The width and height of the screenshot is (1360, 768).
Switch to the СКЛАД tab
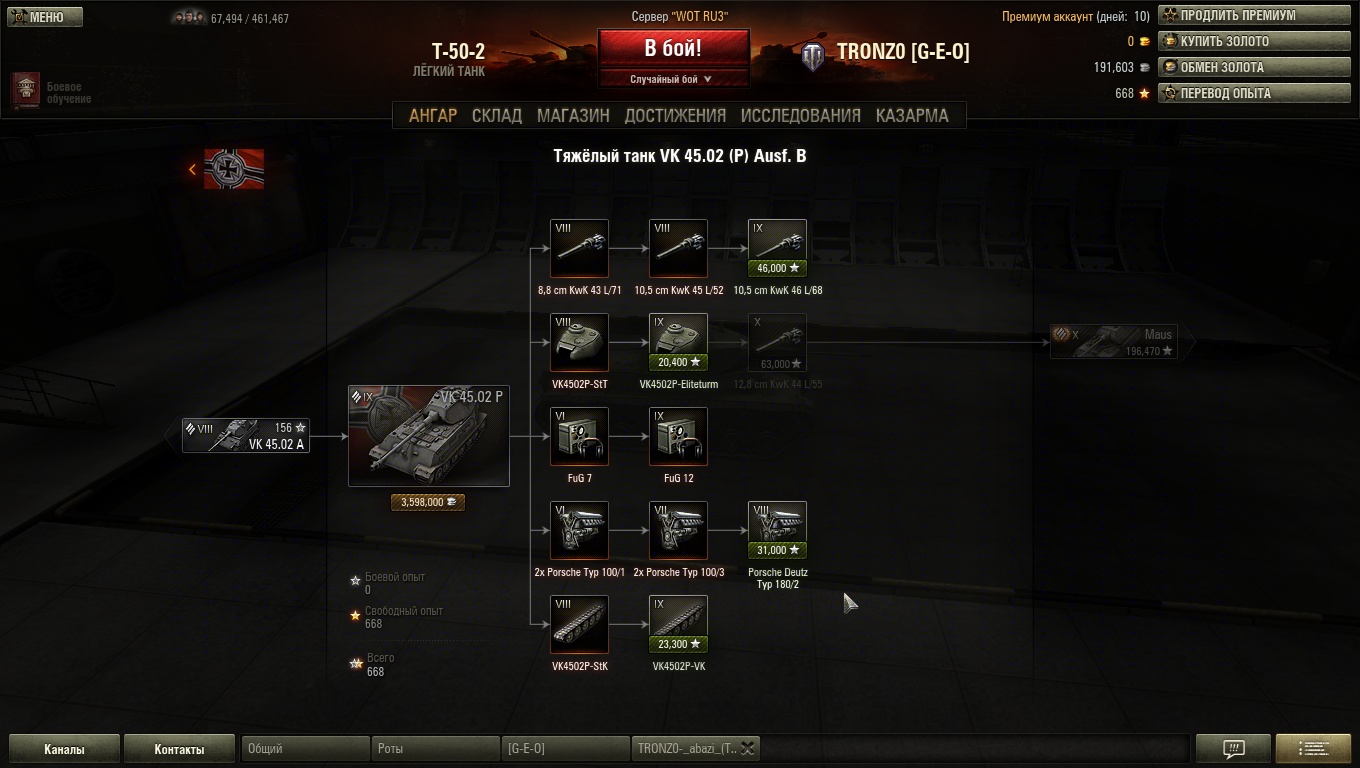(497, 115)
